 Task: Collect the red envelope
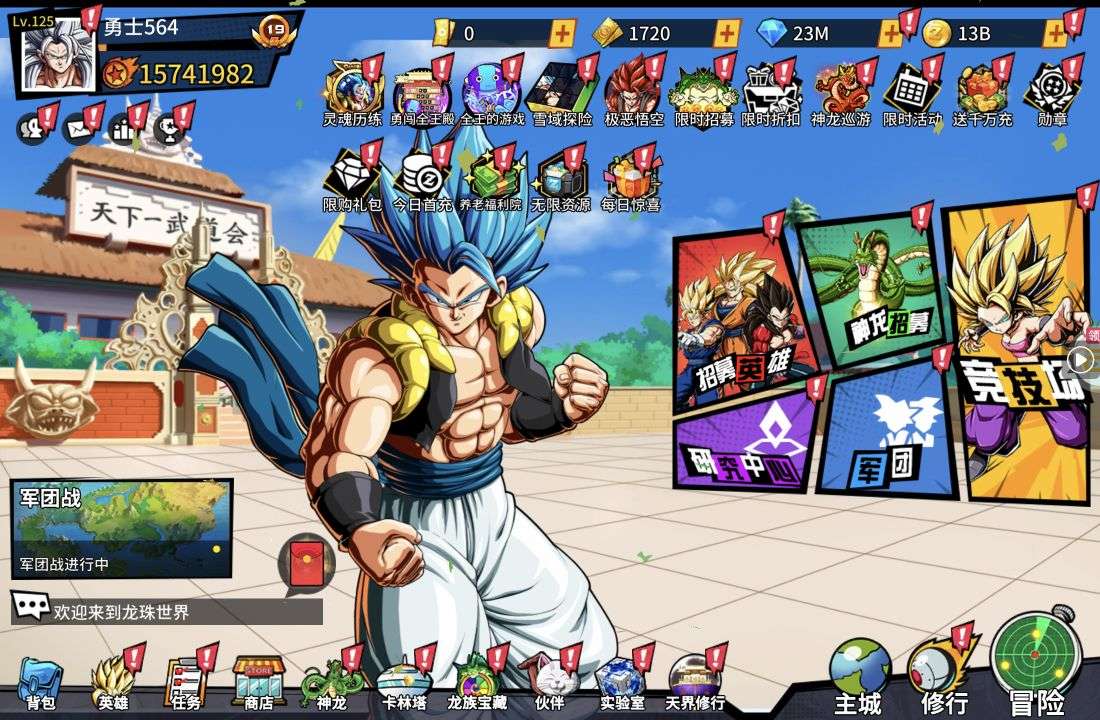click(x=305, y=562)
